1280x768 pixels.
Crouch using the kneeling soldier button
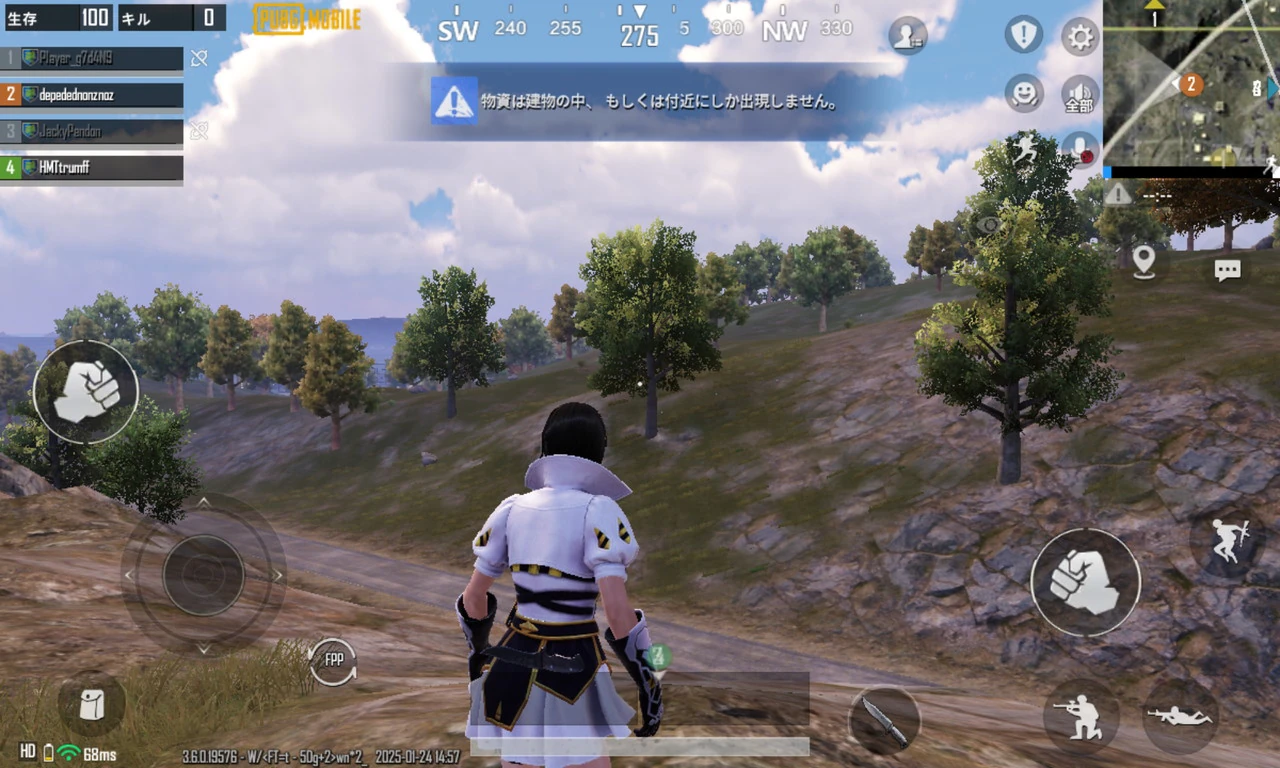(x=1081, y=716)
